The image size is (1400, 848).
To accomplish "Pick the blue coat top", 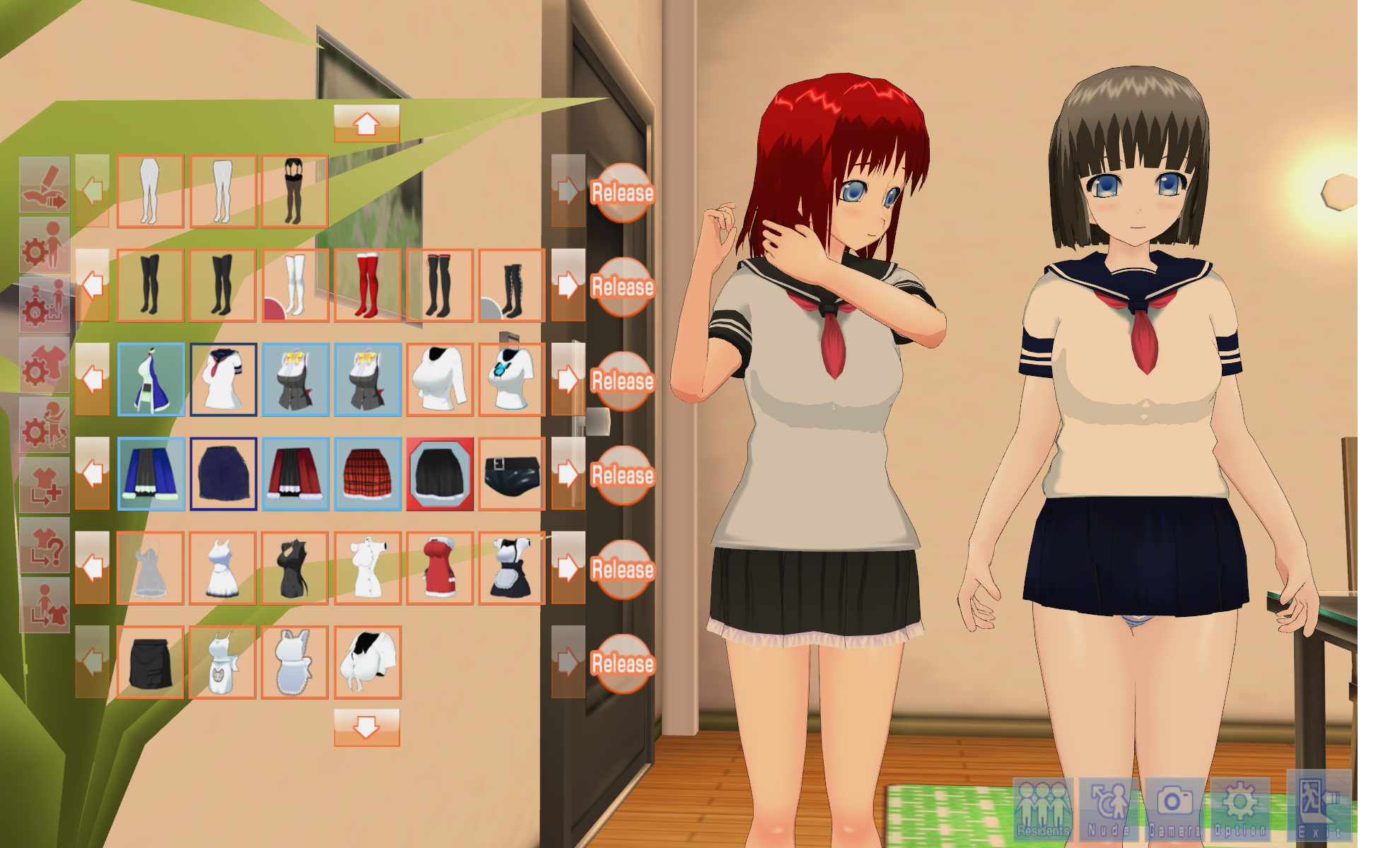I will (151, 379).
